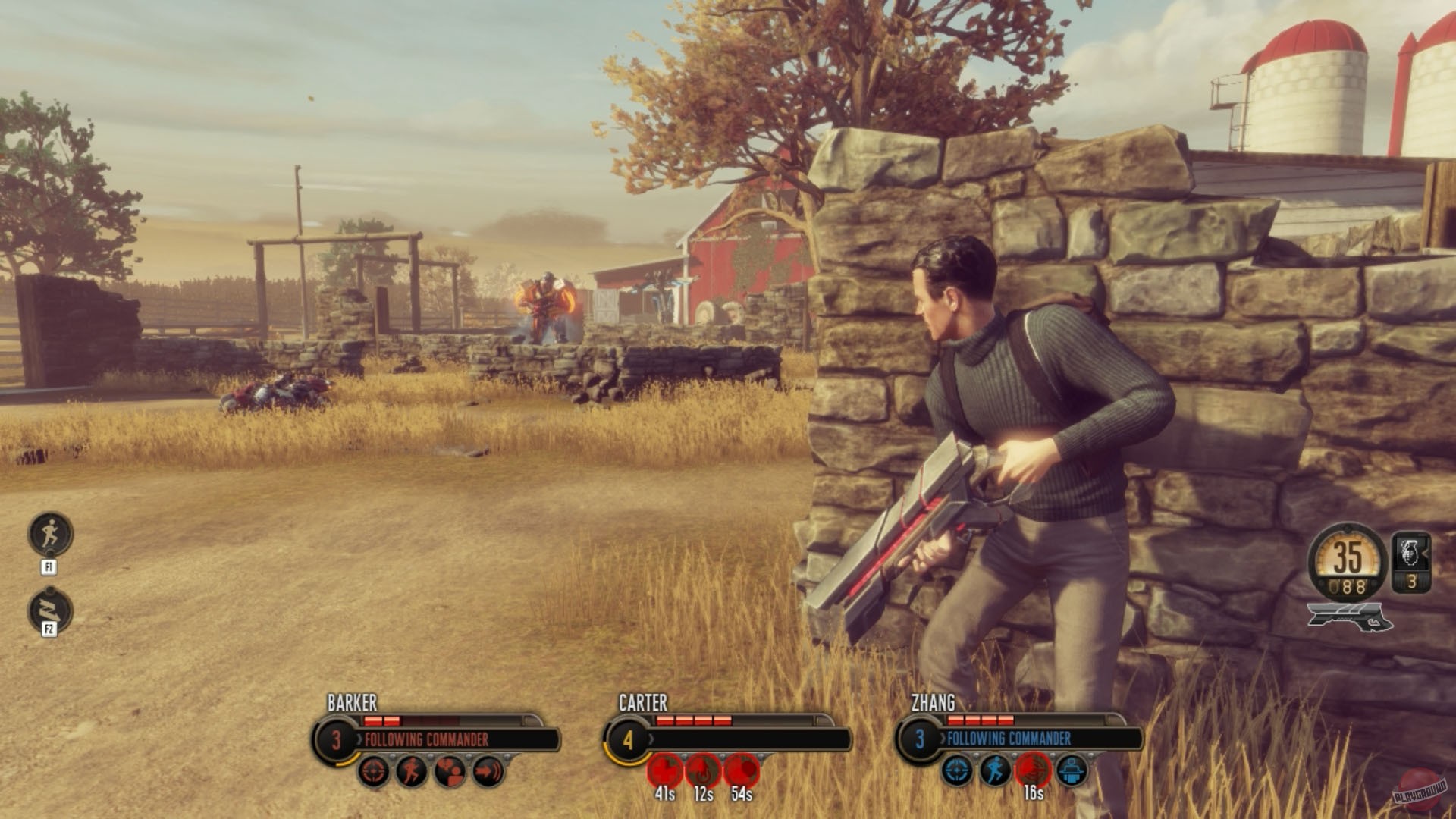Screen dimensions: 1456x819
Task: Select the grenade slot
Action: point(1412,562)
